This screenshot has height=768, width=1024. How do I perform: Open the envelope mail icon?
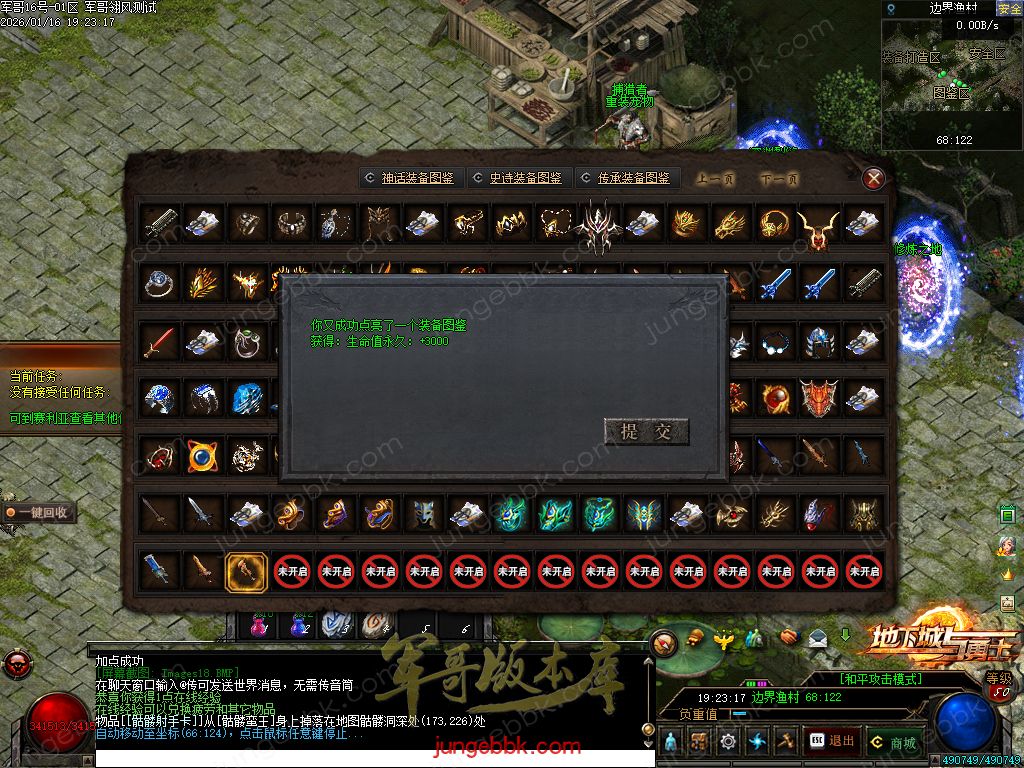point(818,637)
